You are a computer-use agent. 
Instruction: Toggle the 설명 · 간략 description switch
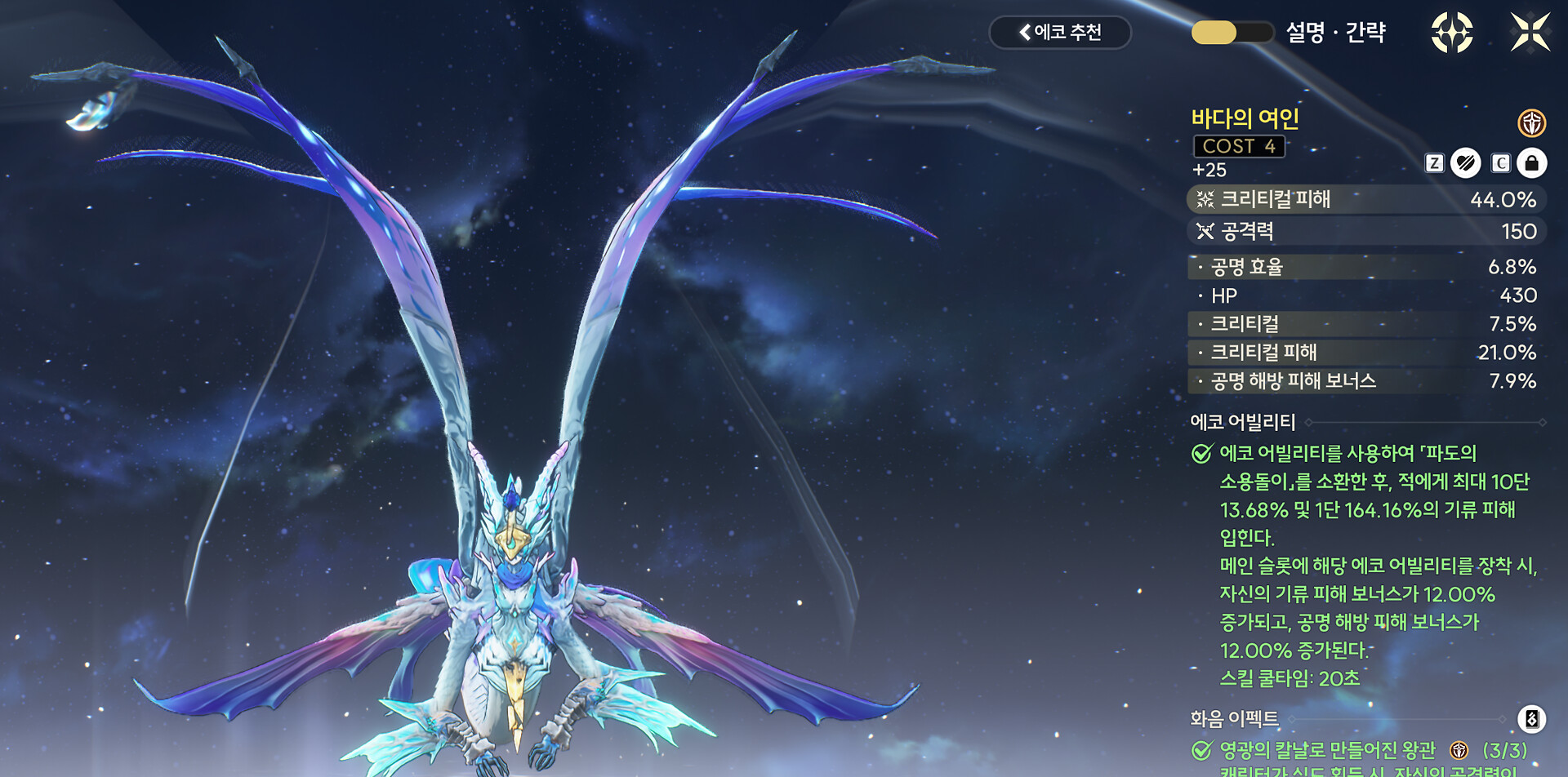(1232, 33)
